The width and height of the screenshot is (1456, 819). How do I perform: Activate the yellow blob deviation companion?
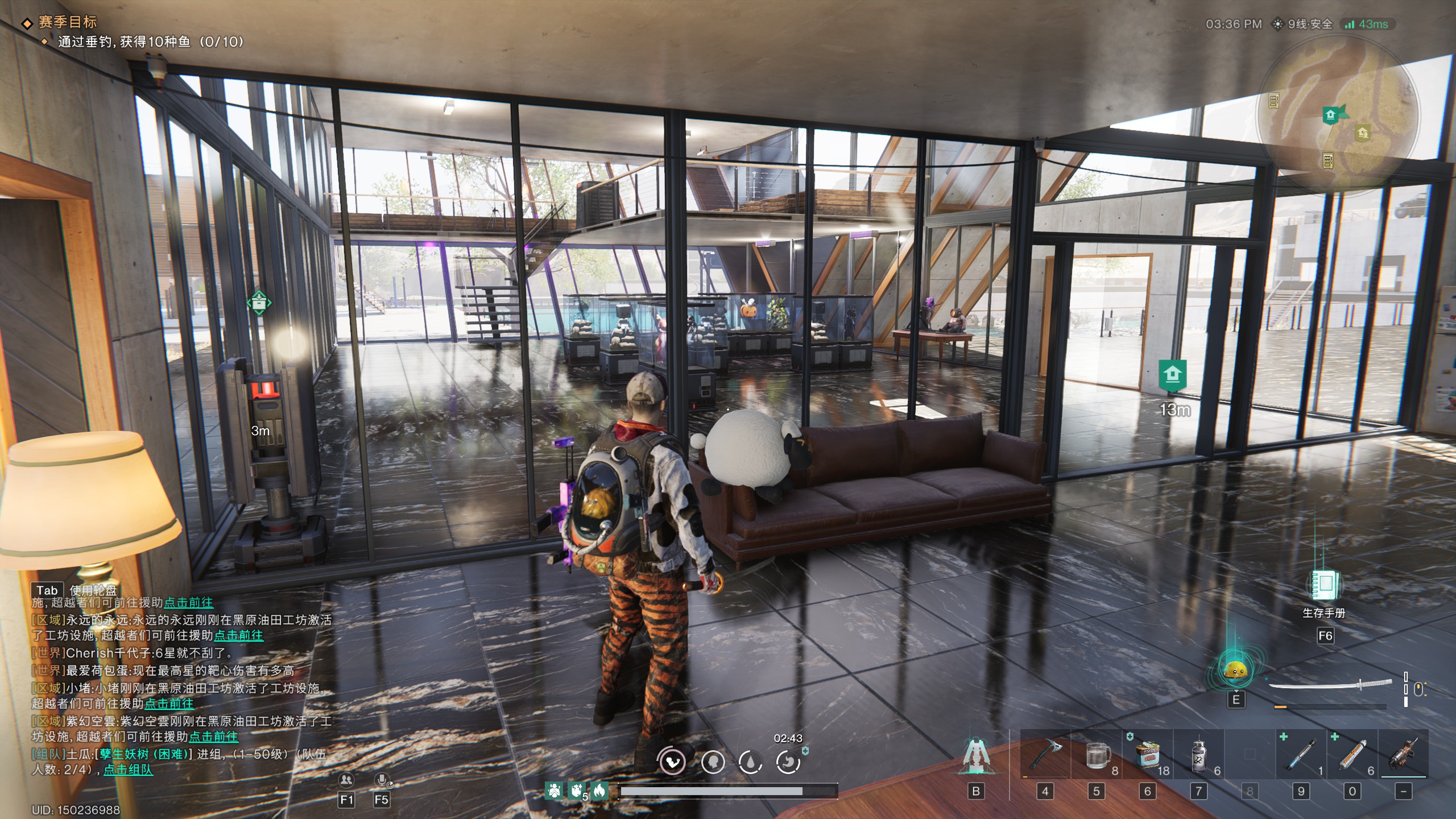[x=1235, y=672]
